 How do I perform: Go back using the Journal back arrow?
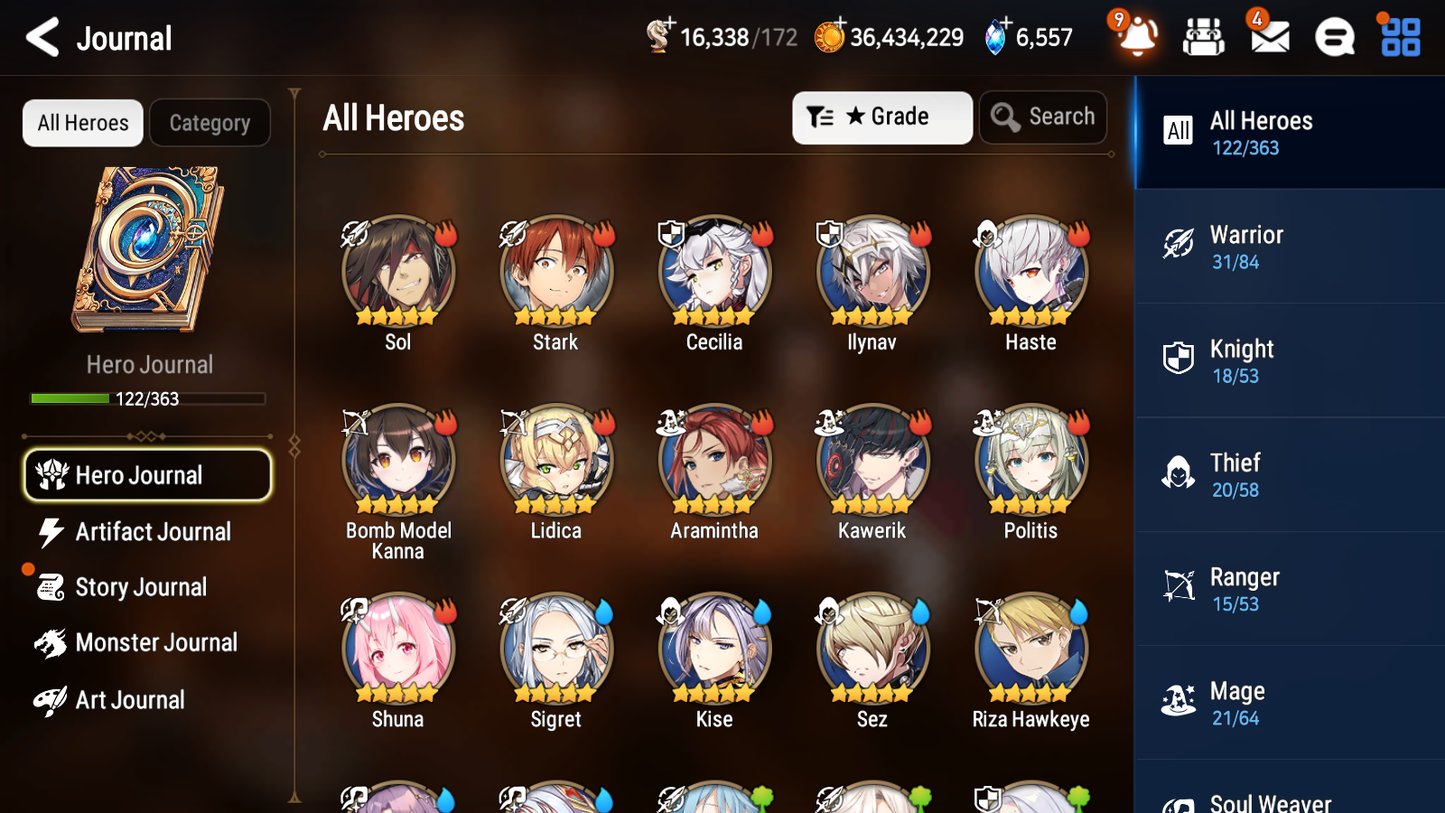coord(42,37)
